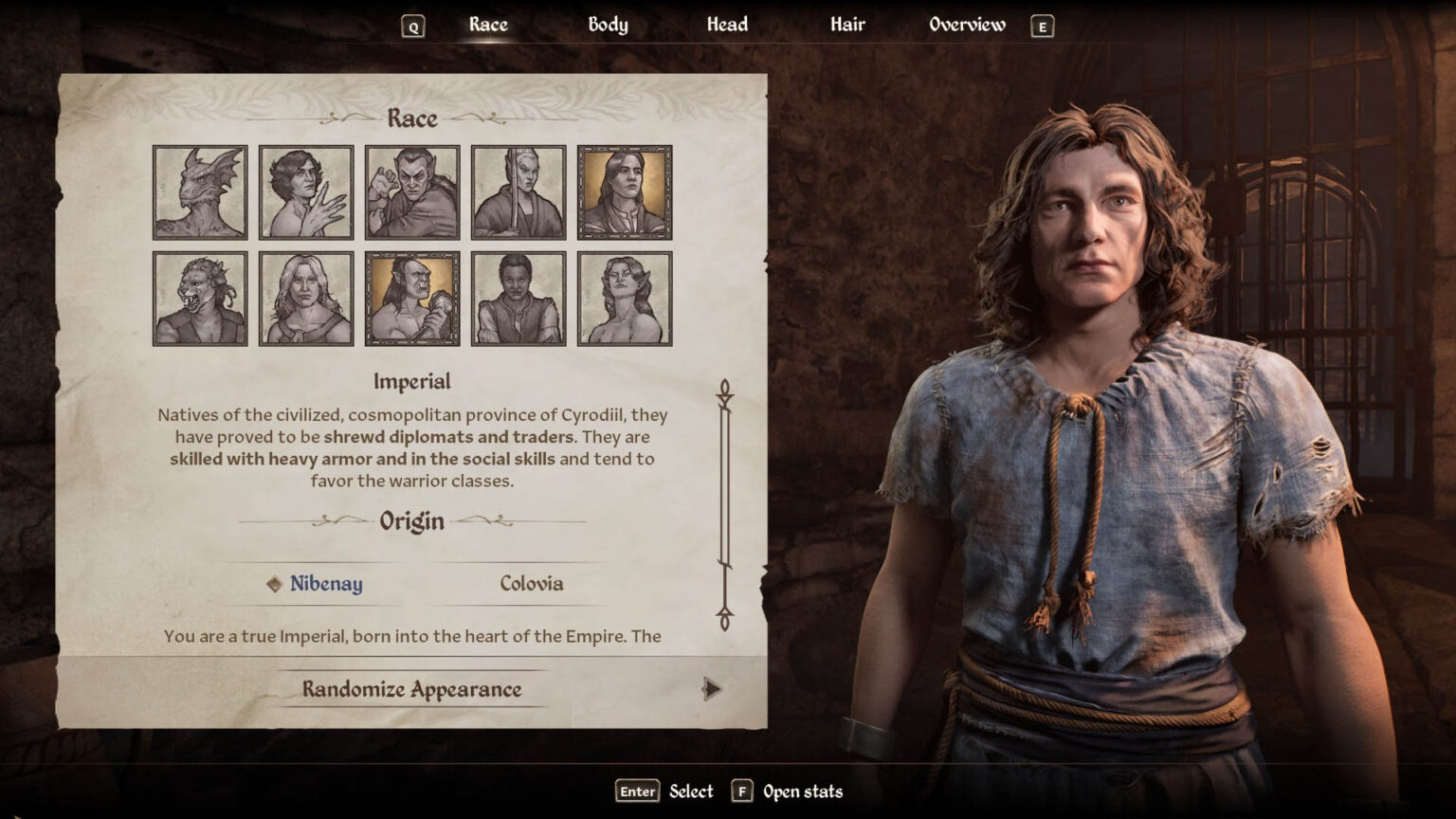
Task: Pick the Redguard race portrait
Action: (519, 297)
